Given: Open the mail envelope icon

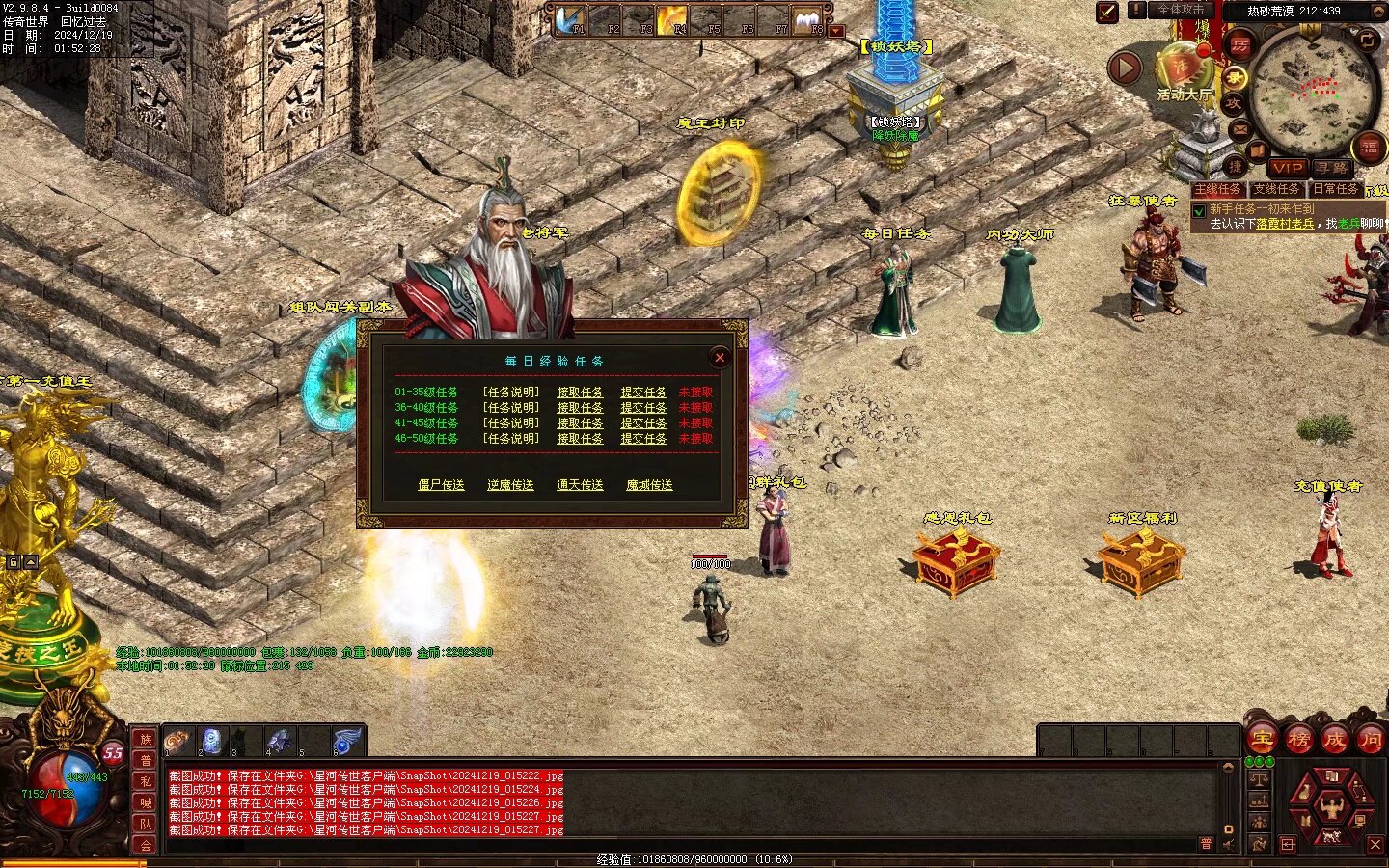Looking at the screenshot, I should pos(1239,128).
